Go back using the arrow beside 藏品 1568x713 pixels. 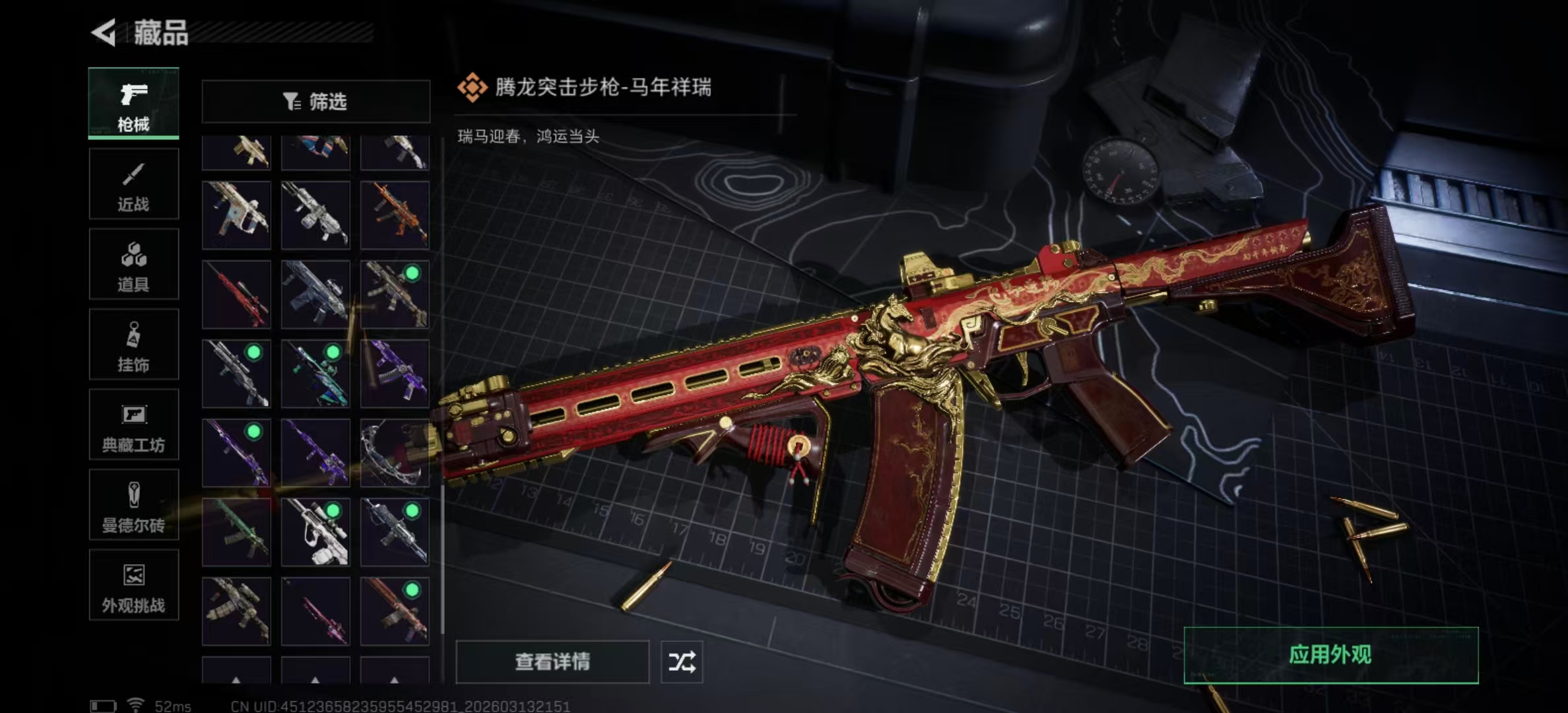pyautogui.click(x=104, y=32)
